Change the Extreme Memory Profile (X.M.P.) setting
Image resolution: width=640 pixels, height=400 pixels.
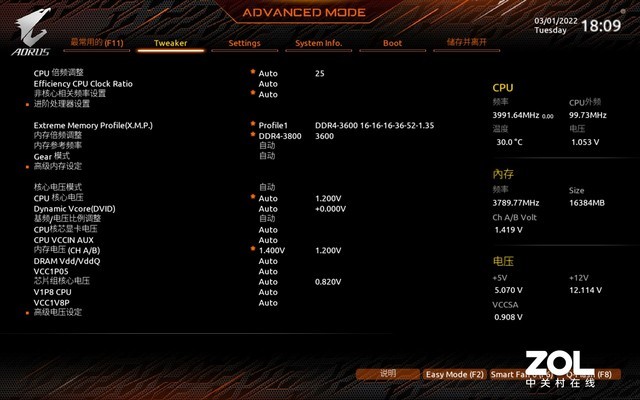(x=93, y=125)
